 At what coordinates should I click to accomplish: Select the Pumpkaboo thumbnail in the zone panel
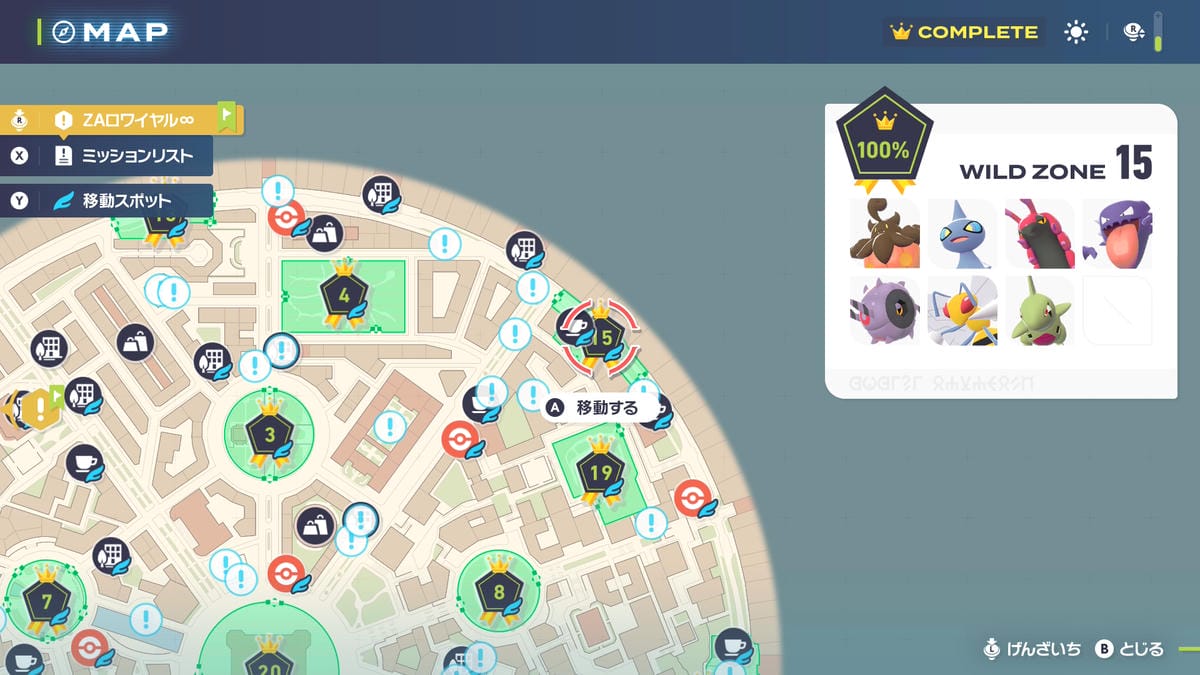point(883,233)
